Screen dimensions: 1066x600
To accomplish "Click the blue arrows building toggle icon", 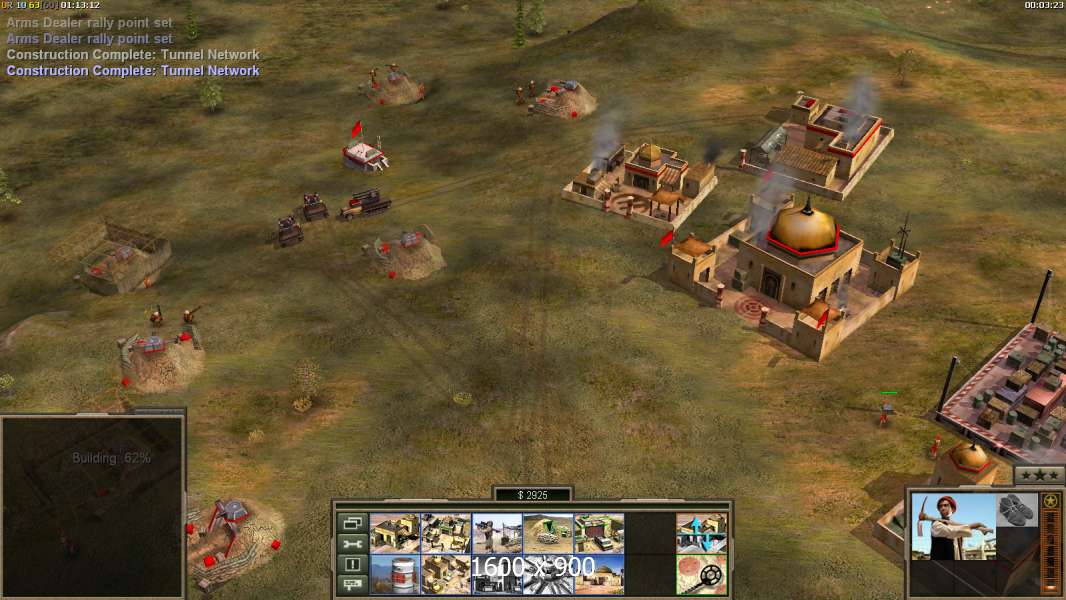I will point(701,533).
